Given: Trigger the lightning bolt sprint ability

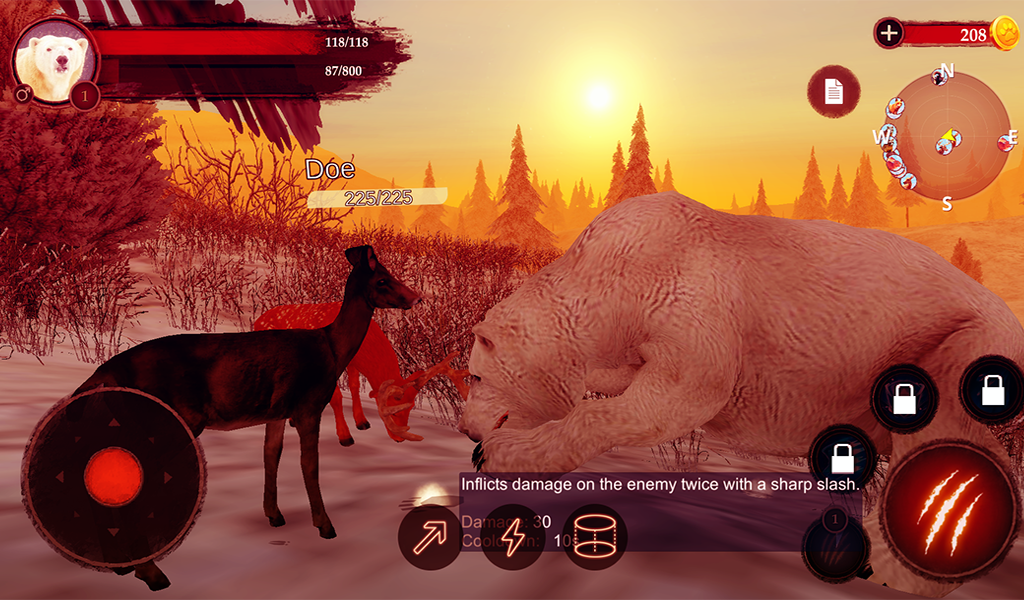Looking at the screenshot, I should [512, 537].
